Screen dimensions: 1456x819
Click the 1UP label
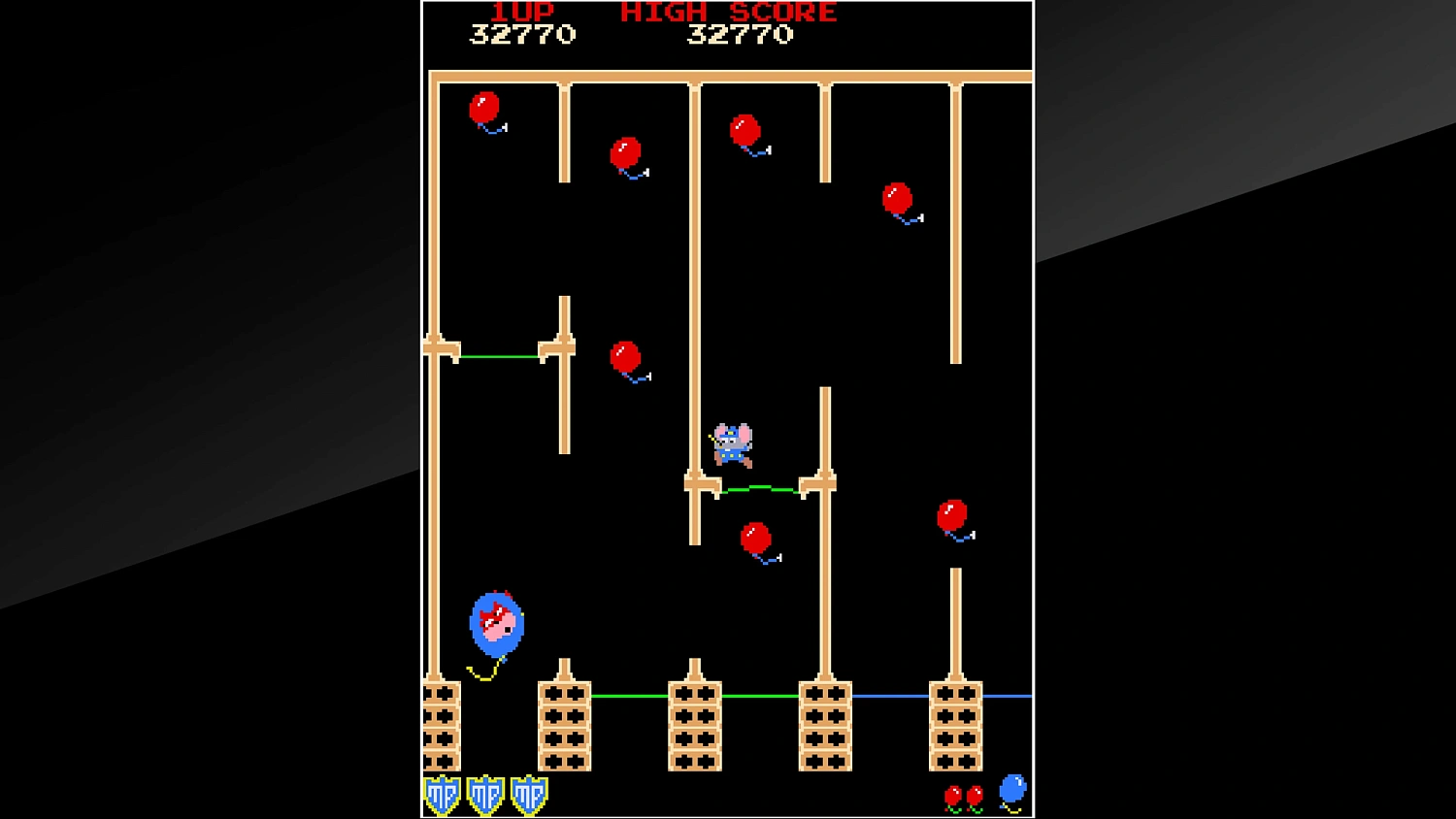tap(519, 12)
